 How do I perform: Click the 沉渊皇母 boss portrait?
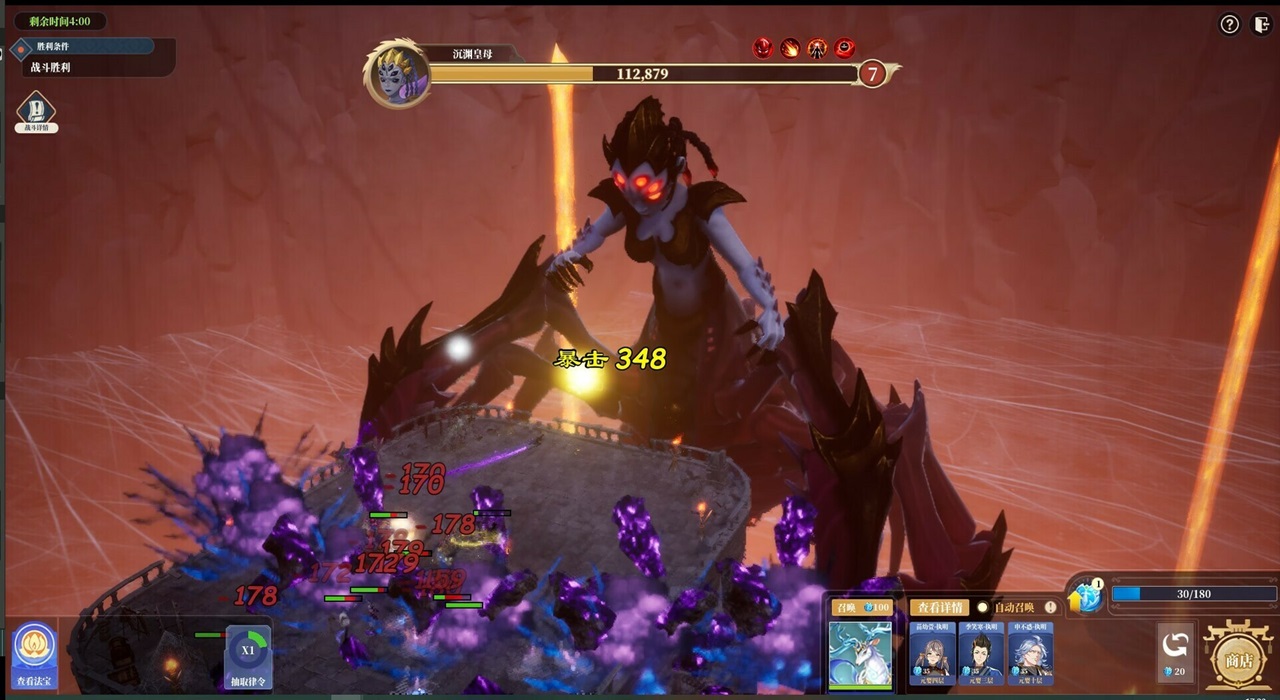pyautogui.click(x=397, y=74)
